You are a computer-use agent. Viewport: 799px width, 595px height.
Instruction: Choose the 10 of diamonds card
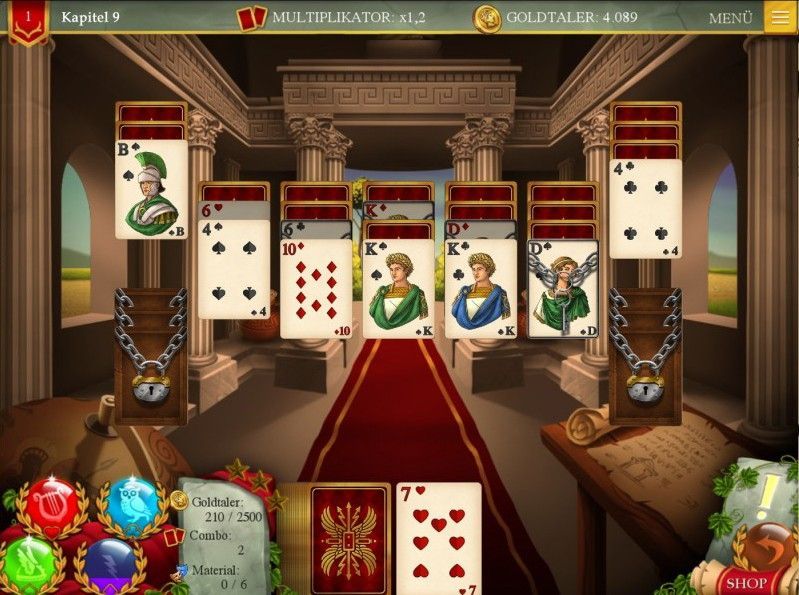(x=316, y=288)
